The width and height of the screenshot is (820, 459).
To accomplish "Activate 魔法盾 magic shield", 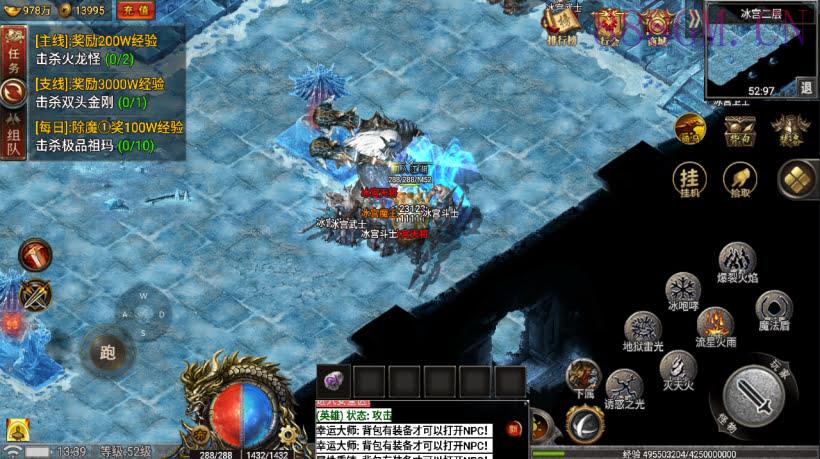I will point(773,309).
